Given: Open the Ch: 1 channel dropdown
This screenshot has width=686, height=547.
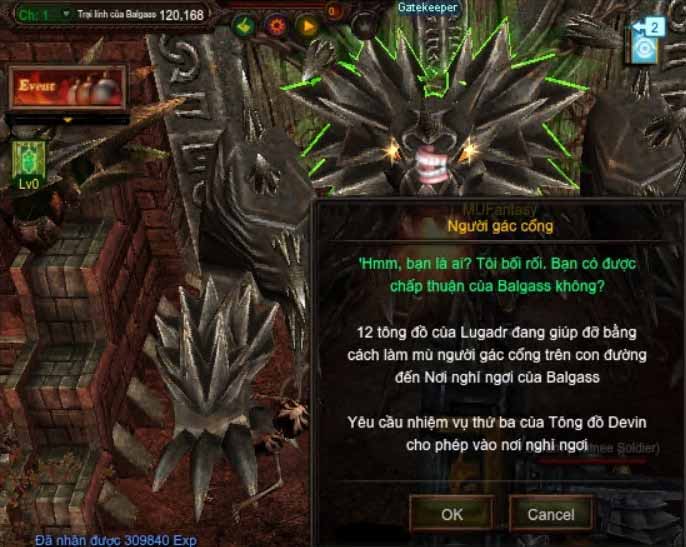Looking at the screenshot, I should pyautogui.click(x=65, y=15).
